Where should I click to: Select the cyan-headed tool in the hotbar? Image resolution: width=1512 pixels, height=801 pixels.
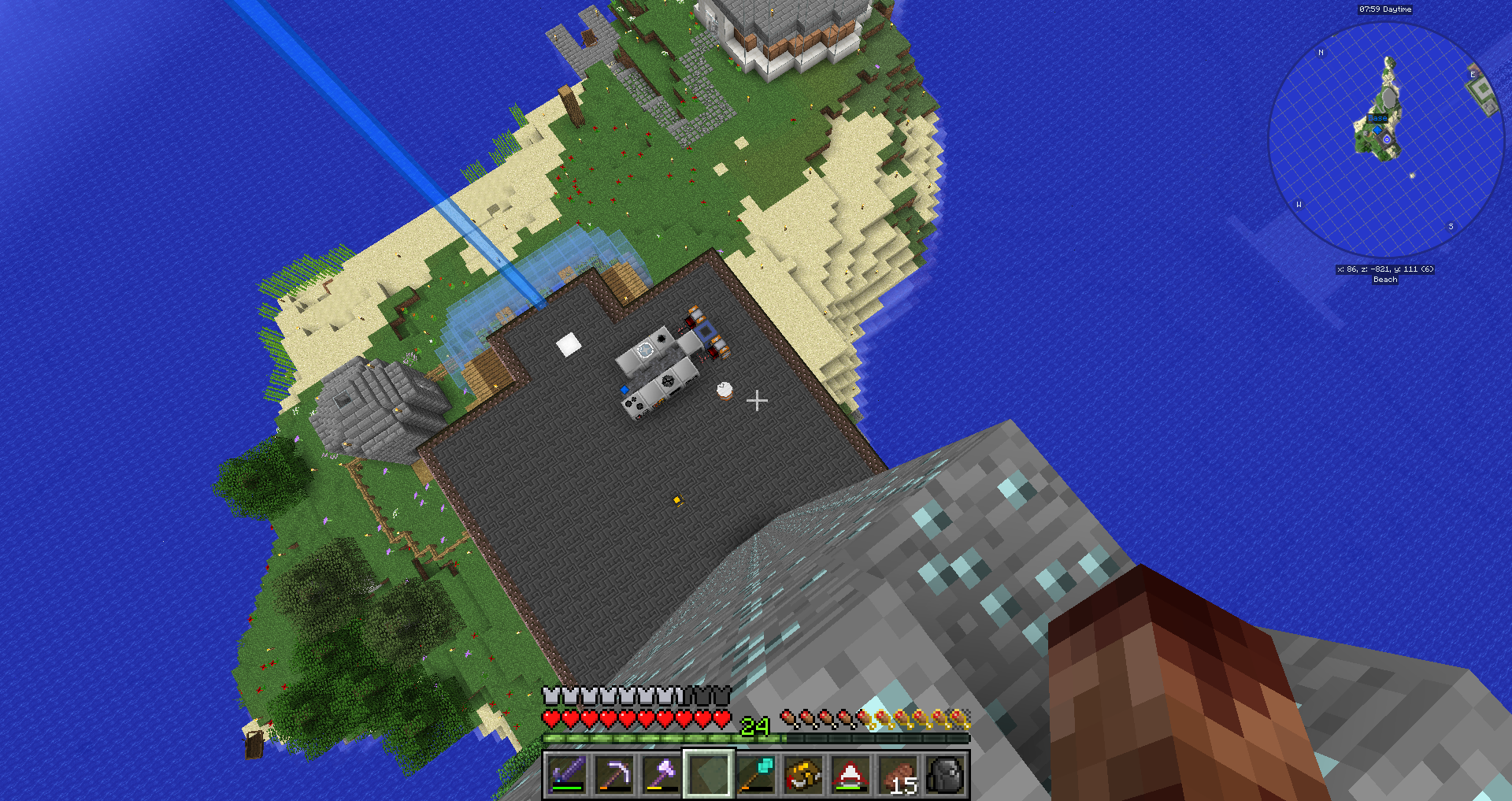[x=756, y=774]
